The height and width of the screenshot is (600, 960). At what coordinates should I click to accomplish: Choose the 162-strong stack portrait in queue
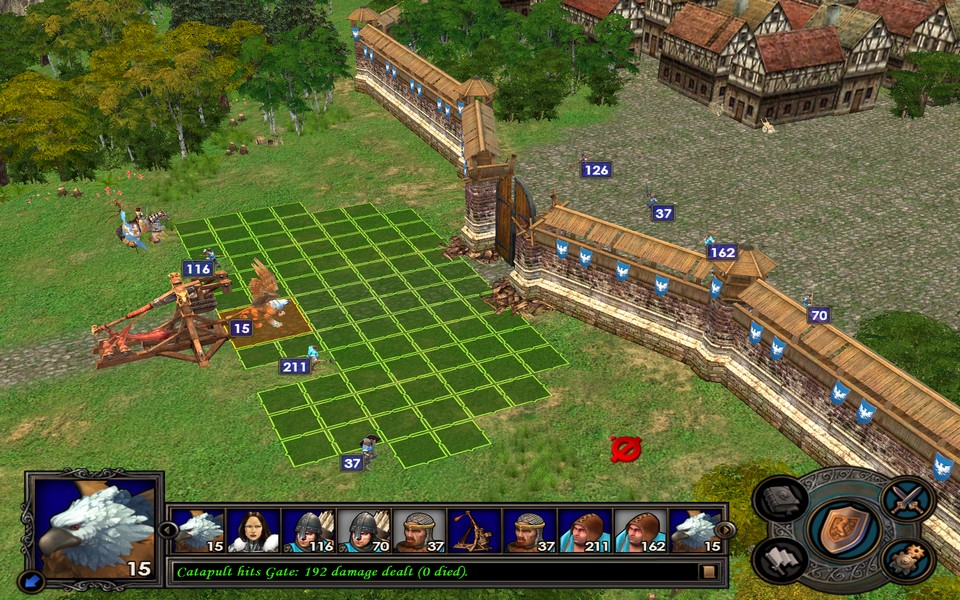coord(639,530)
